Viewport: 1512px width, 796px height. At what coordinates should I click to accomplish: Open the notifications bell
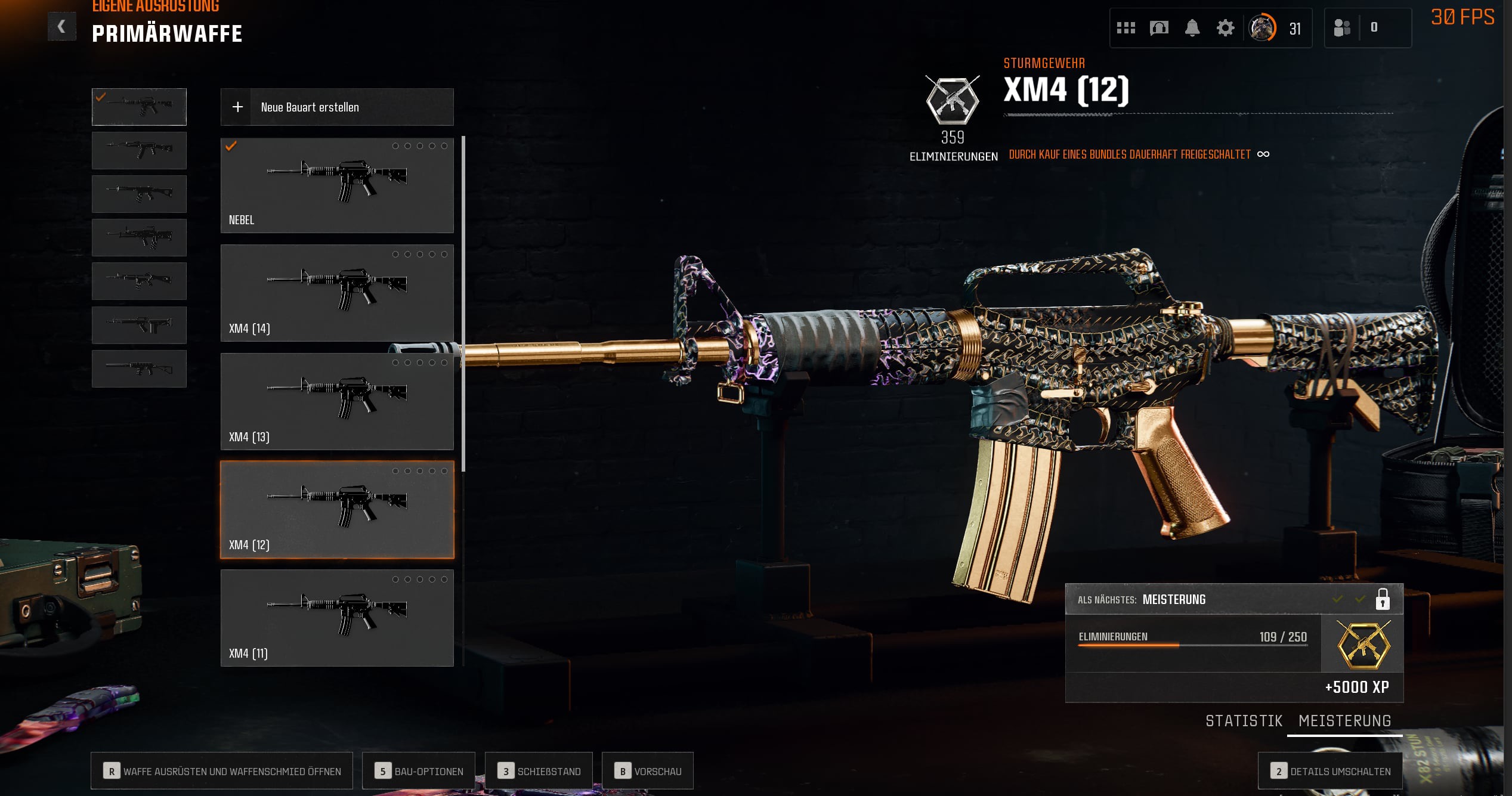pos(1192,28)
